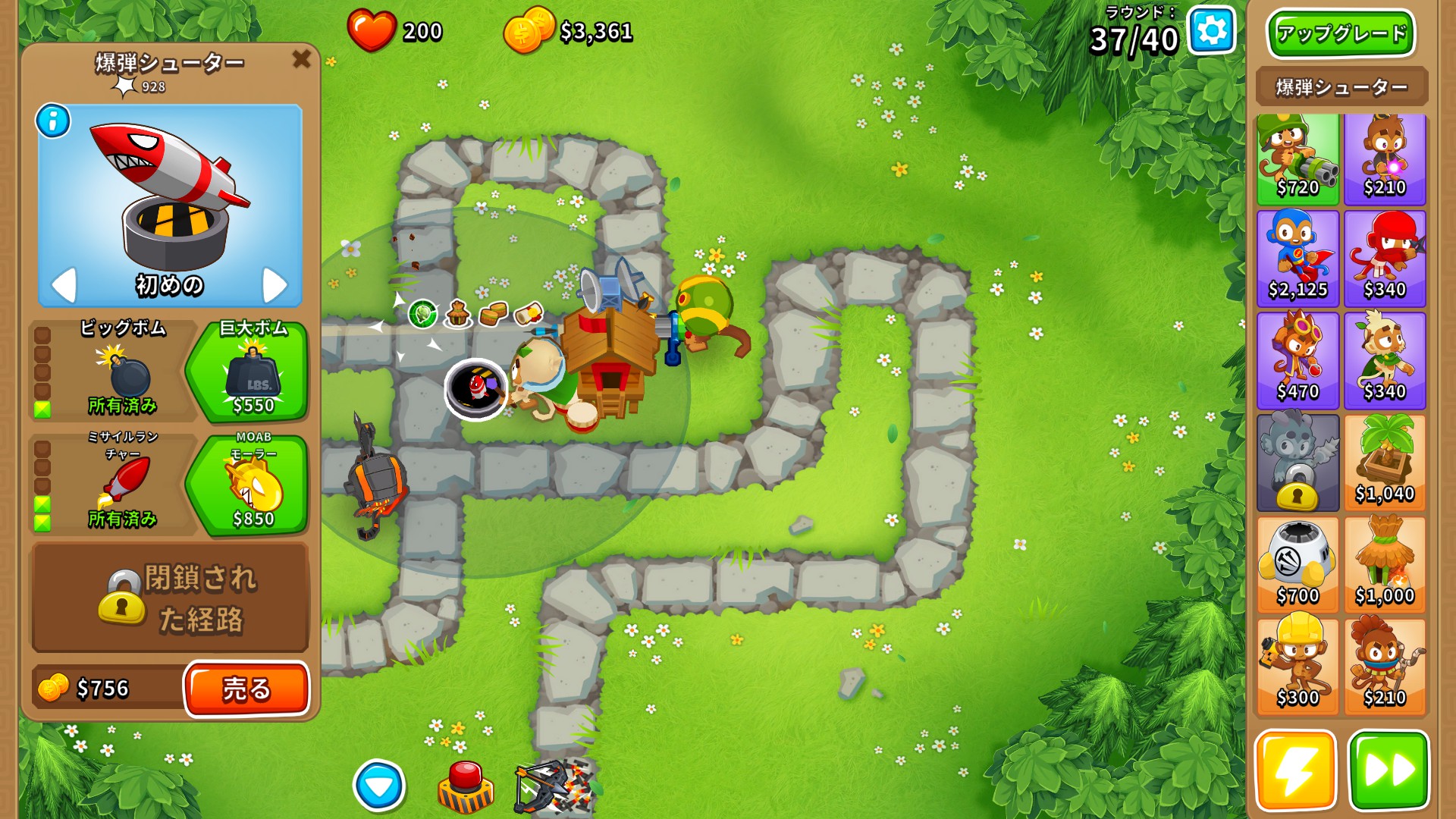This screenshot has height=819, width=1456.
Task: Select the $2,125 Super Monkey tower
Action: [x=1298, y=259]
